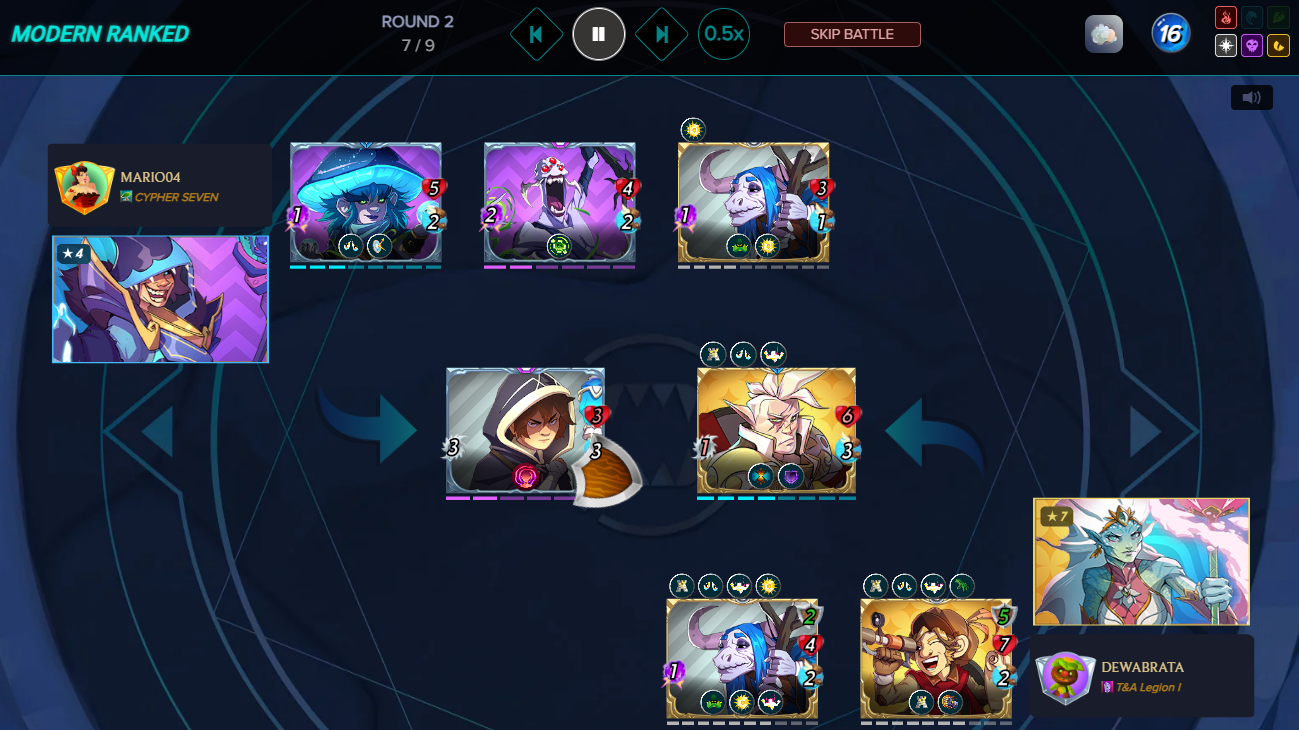
Task: Select the yellow dragon element icon
Action: click(1278, 46)
